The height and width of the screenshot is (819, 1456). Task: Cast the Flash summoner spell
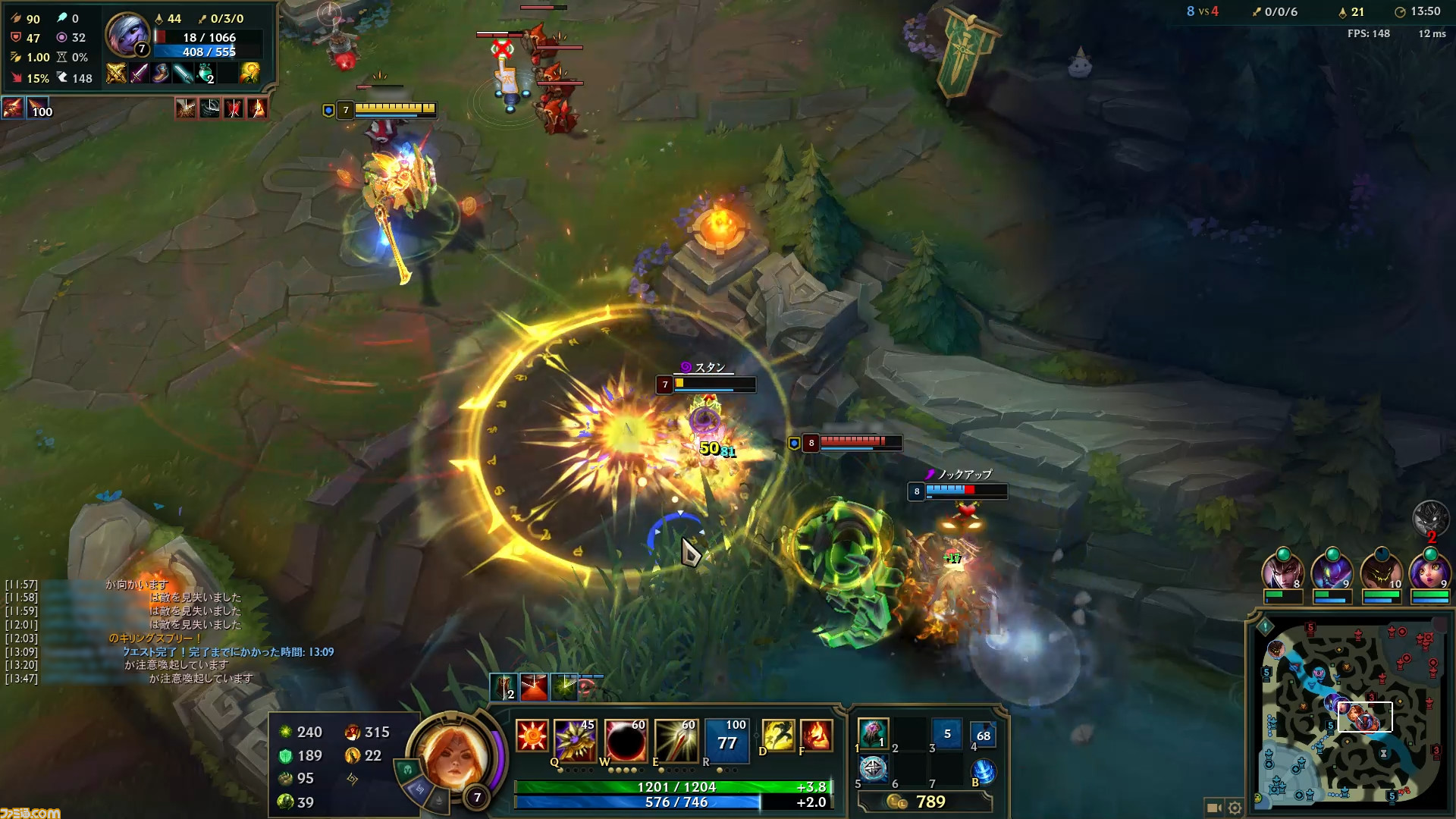click(x=778, y=736)
